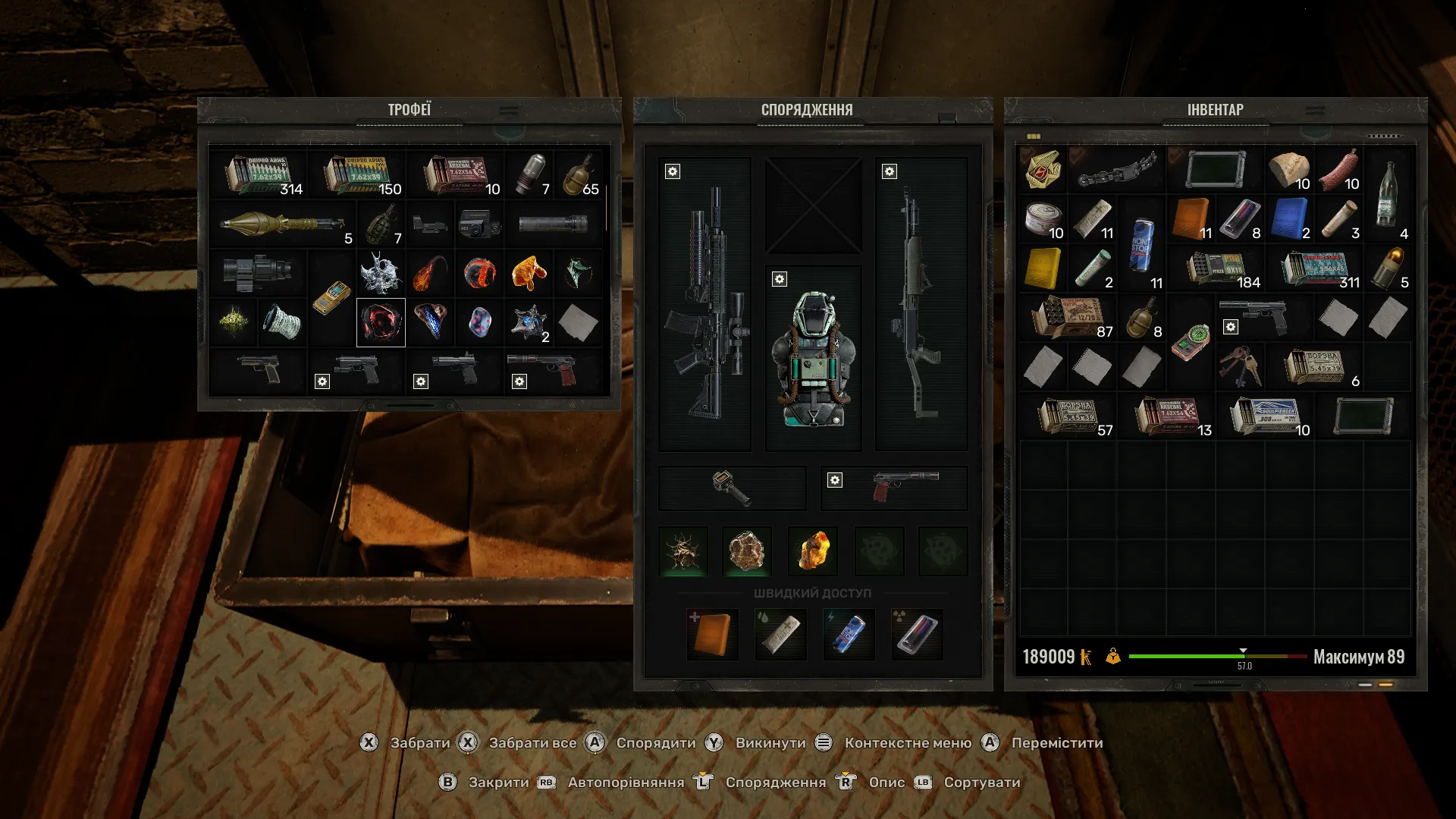Select the detector in its equipment slot
This screenshot has height=819, width=1456.
[732, 488]
